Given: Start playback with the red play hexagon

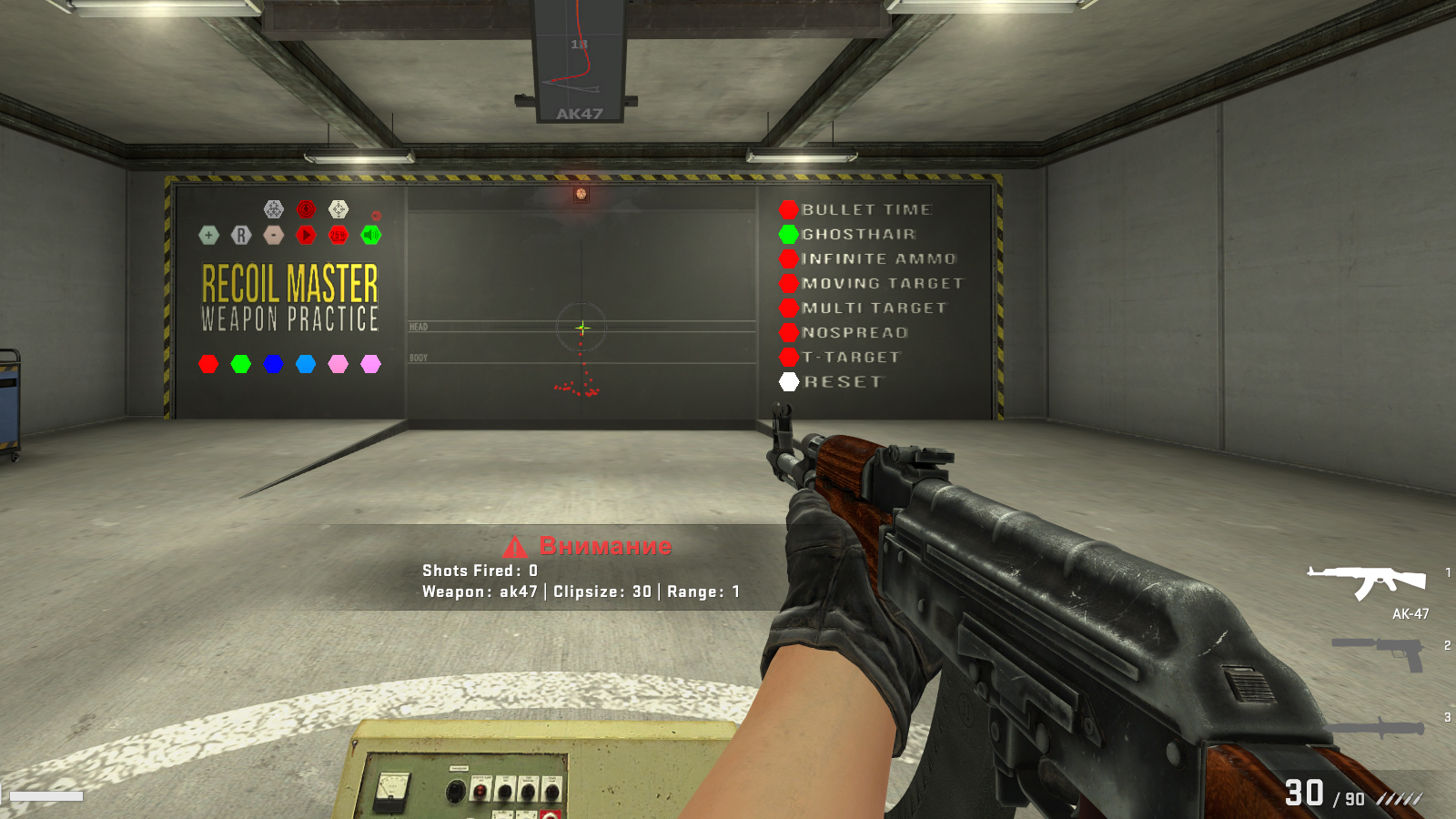Looking at the screenshot, I should click(x=306, y=235).
